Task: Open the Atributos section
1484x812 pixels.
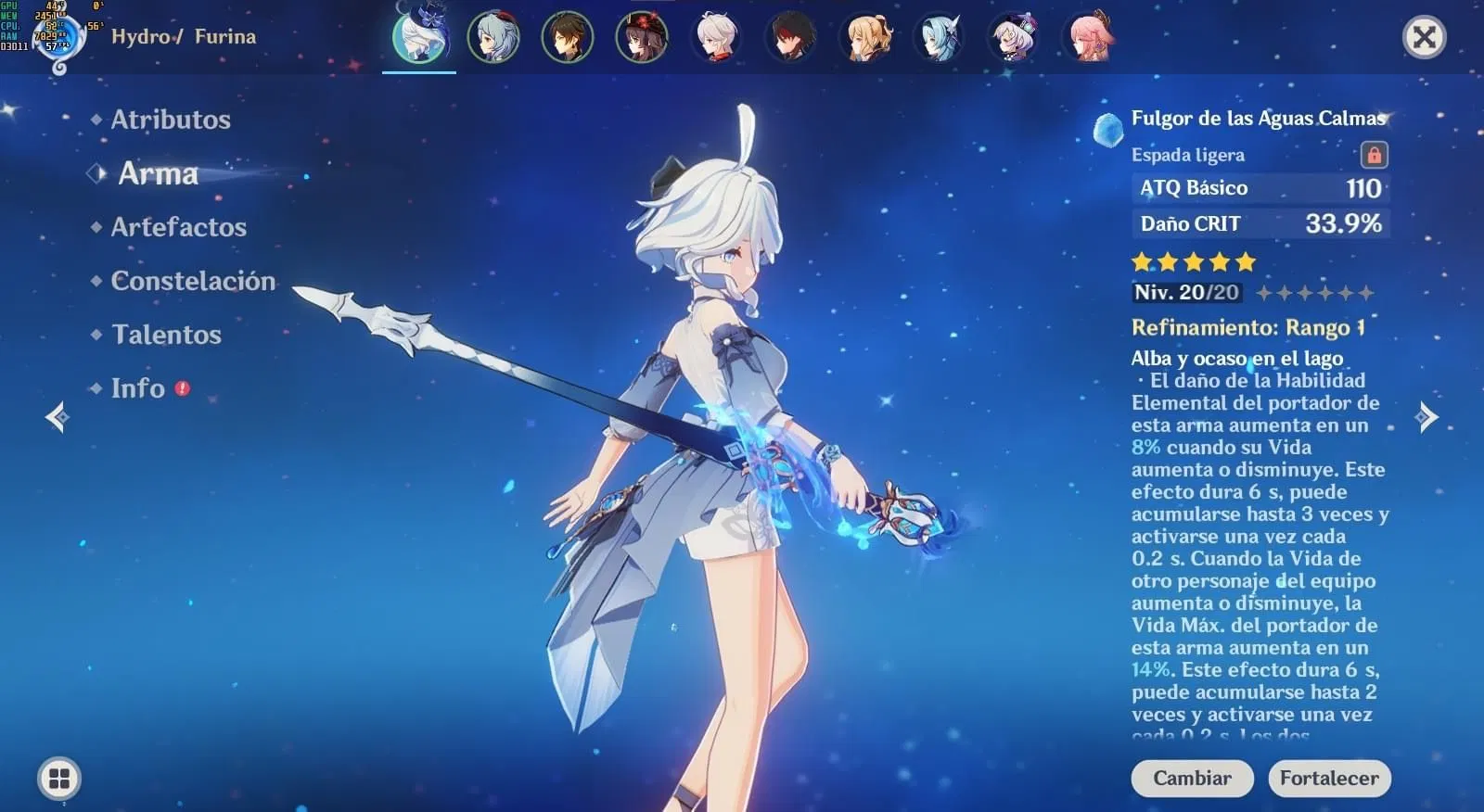Action: pos(171,120)
